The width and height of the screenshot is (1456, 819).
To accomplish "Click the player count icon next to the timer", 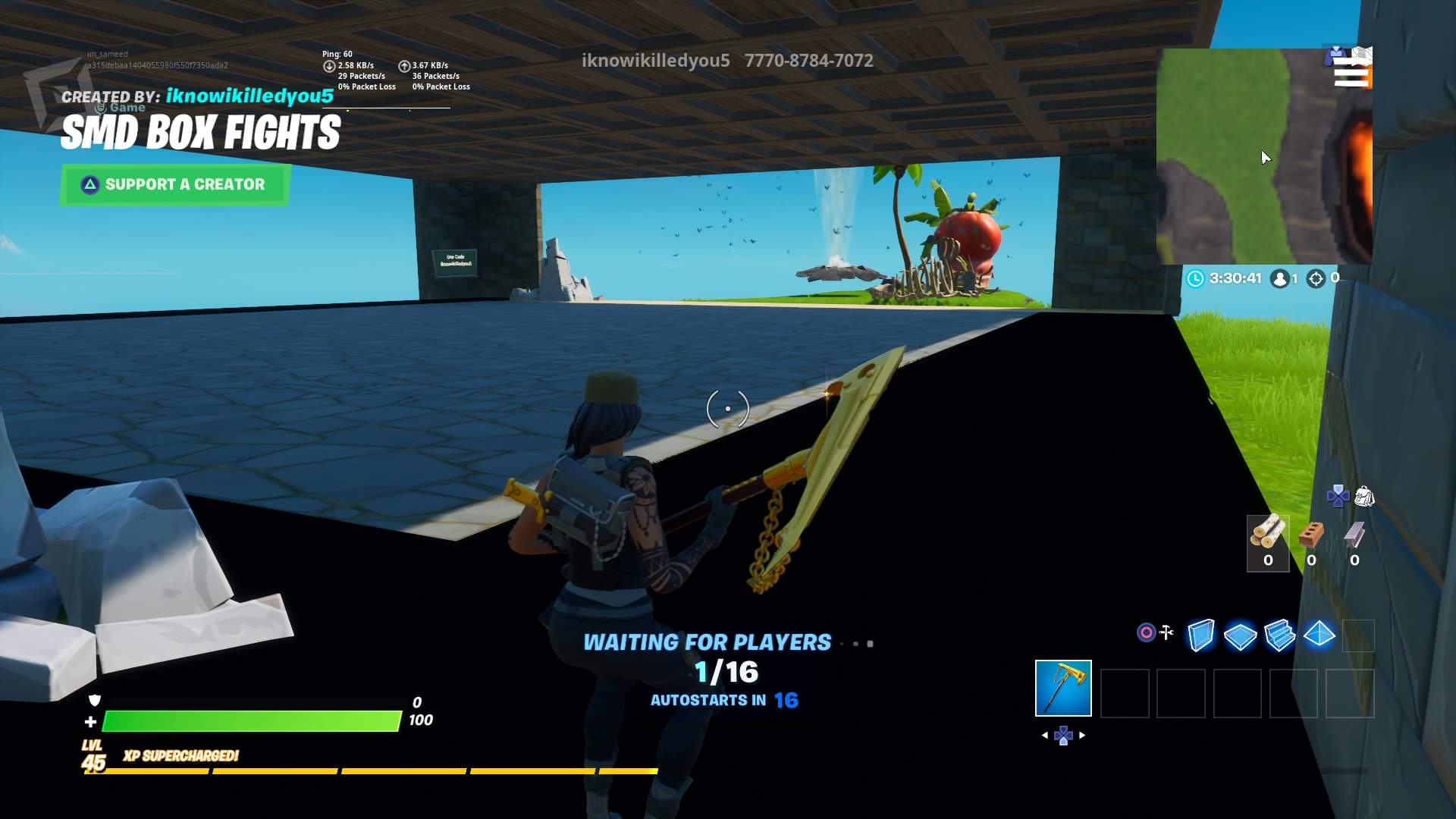I will click(x=1280, y=278).
